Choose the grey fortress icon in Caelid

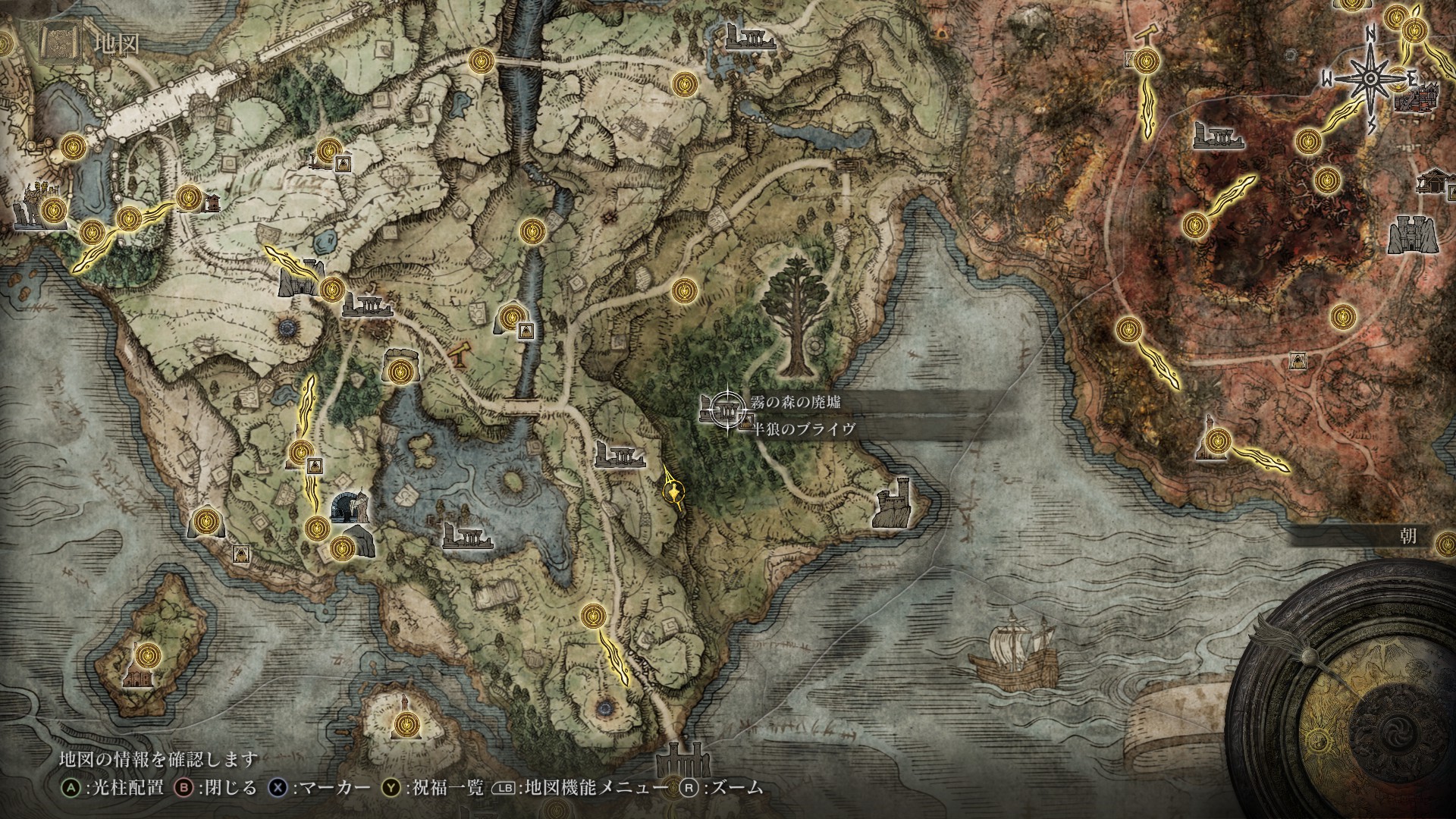click(1413, 235)
